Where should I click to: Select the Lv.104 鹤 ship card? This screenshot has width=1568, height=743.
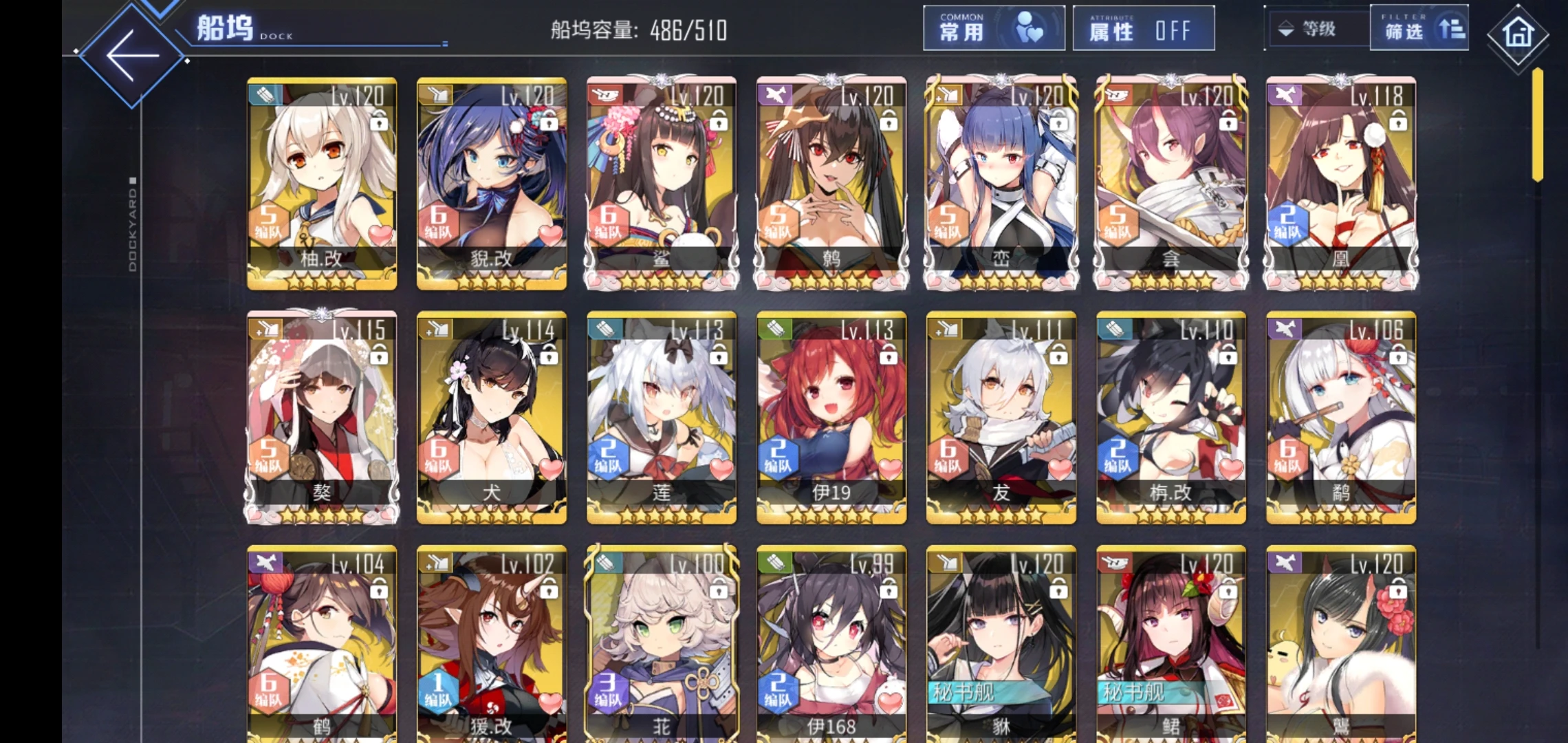click(322, 644)
